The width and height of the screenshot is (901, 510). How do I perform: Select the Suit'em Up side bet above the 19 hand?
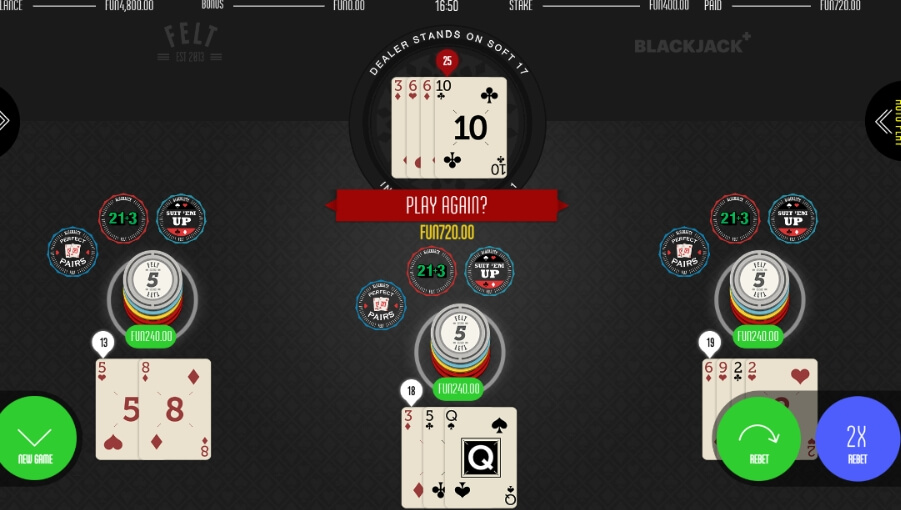[x=793, y=218]
